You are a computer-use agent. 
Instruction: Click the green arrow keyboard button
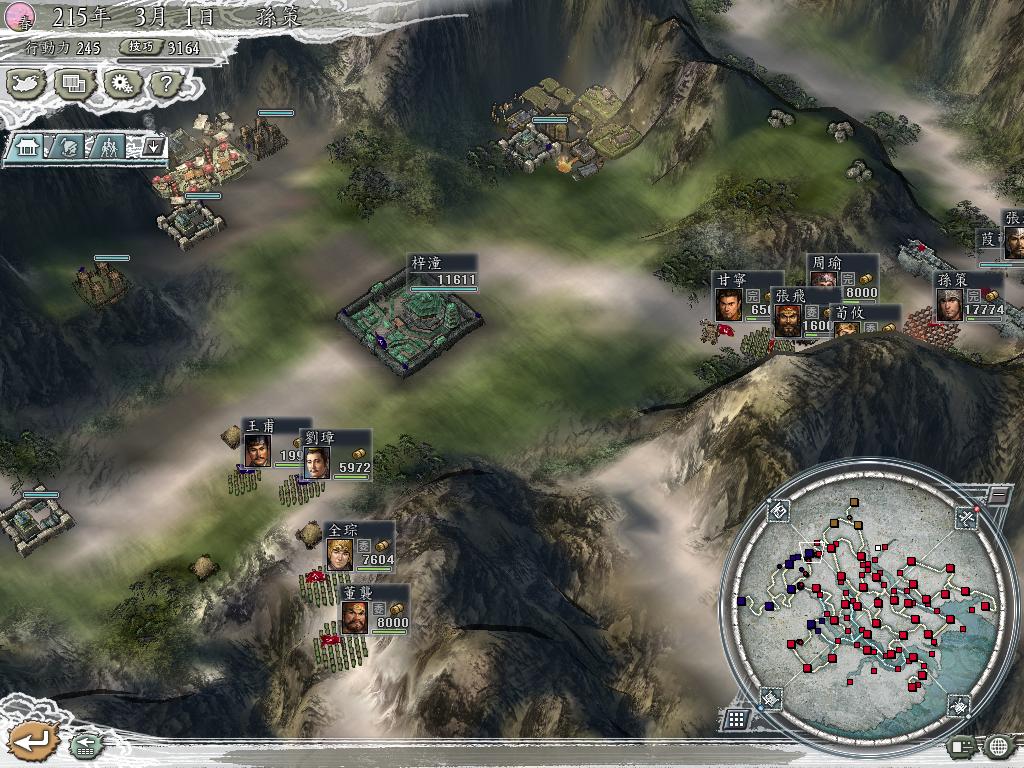click(86, 745)
